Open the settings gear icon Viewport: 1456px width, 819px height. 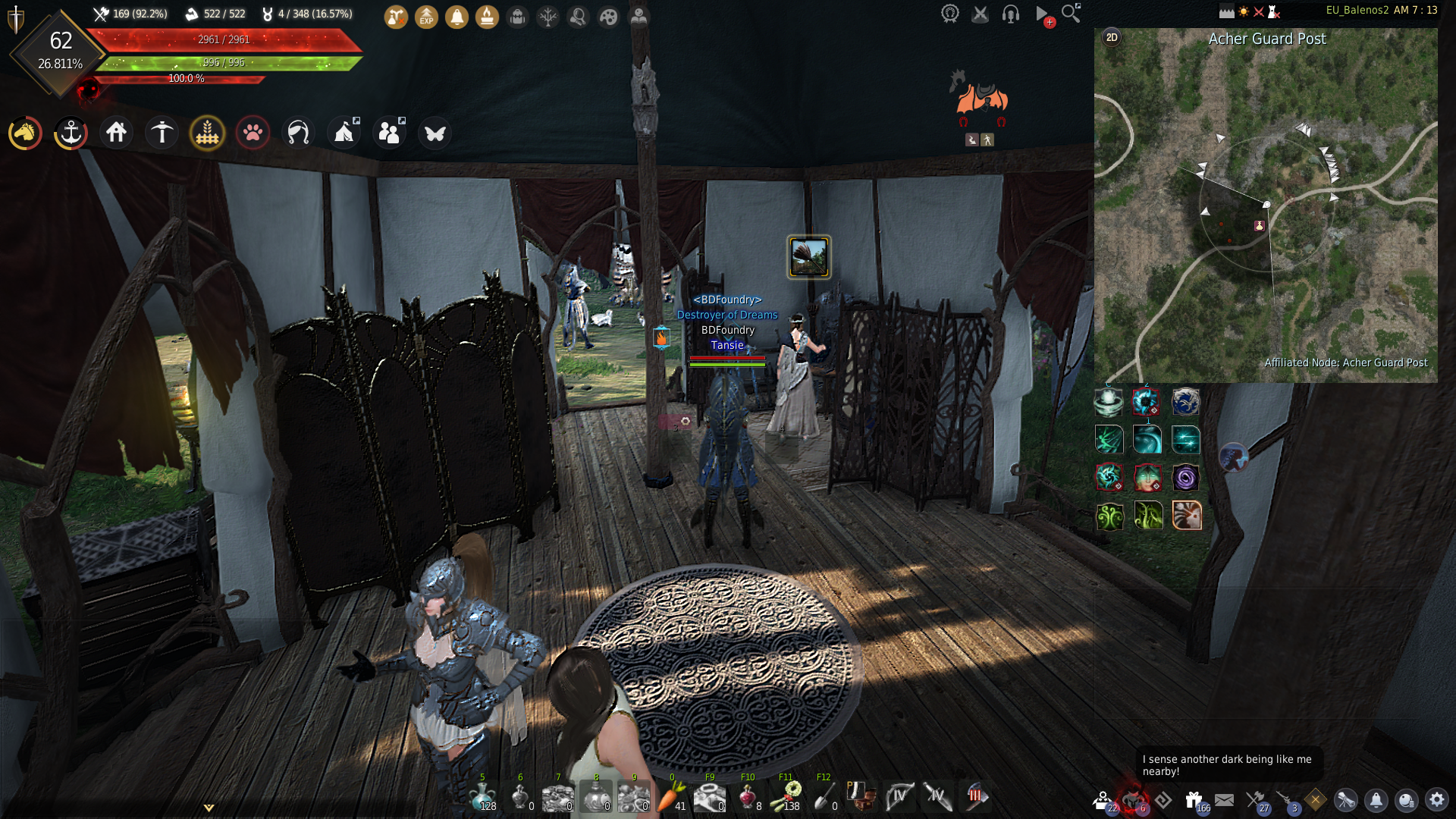[1436, 799]
